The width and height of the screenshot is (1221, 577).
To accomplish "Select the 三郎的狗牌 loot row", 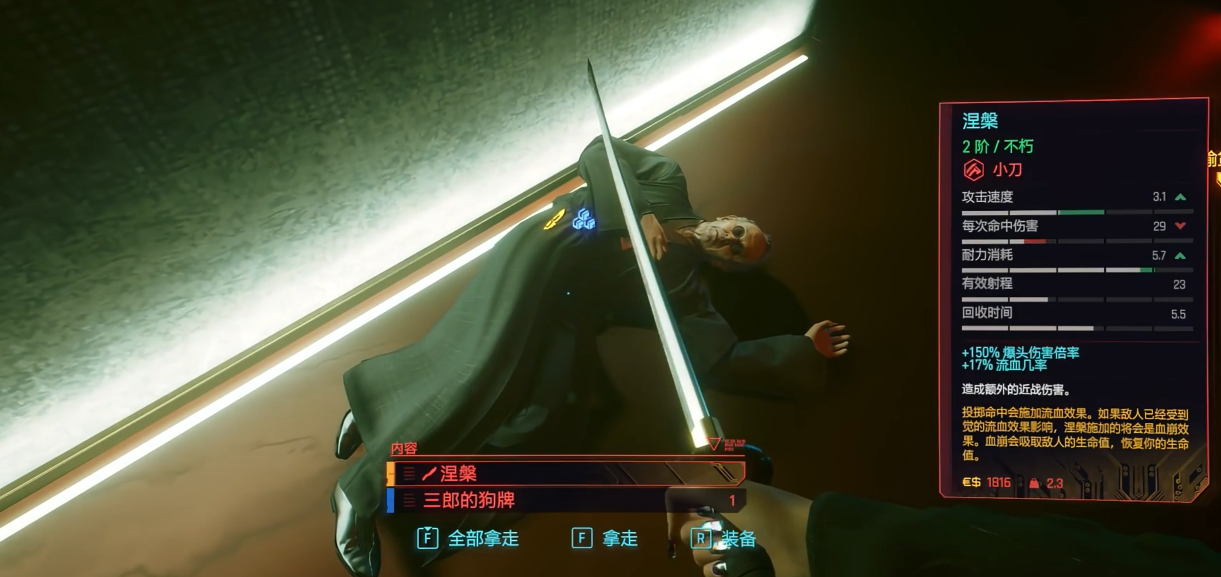I will (565, 500).
